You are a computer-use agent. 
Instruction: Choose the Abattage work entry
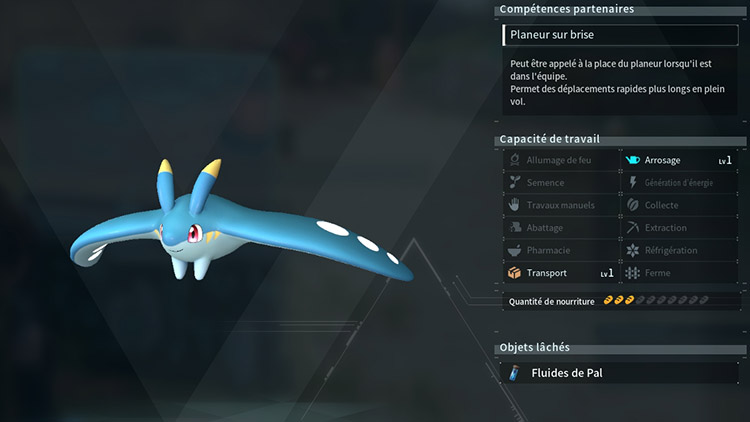point(560,228)
